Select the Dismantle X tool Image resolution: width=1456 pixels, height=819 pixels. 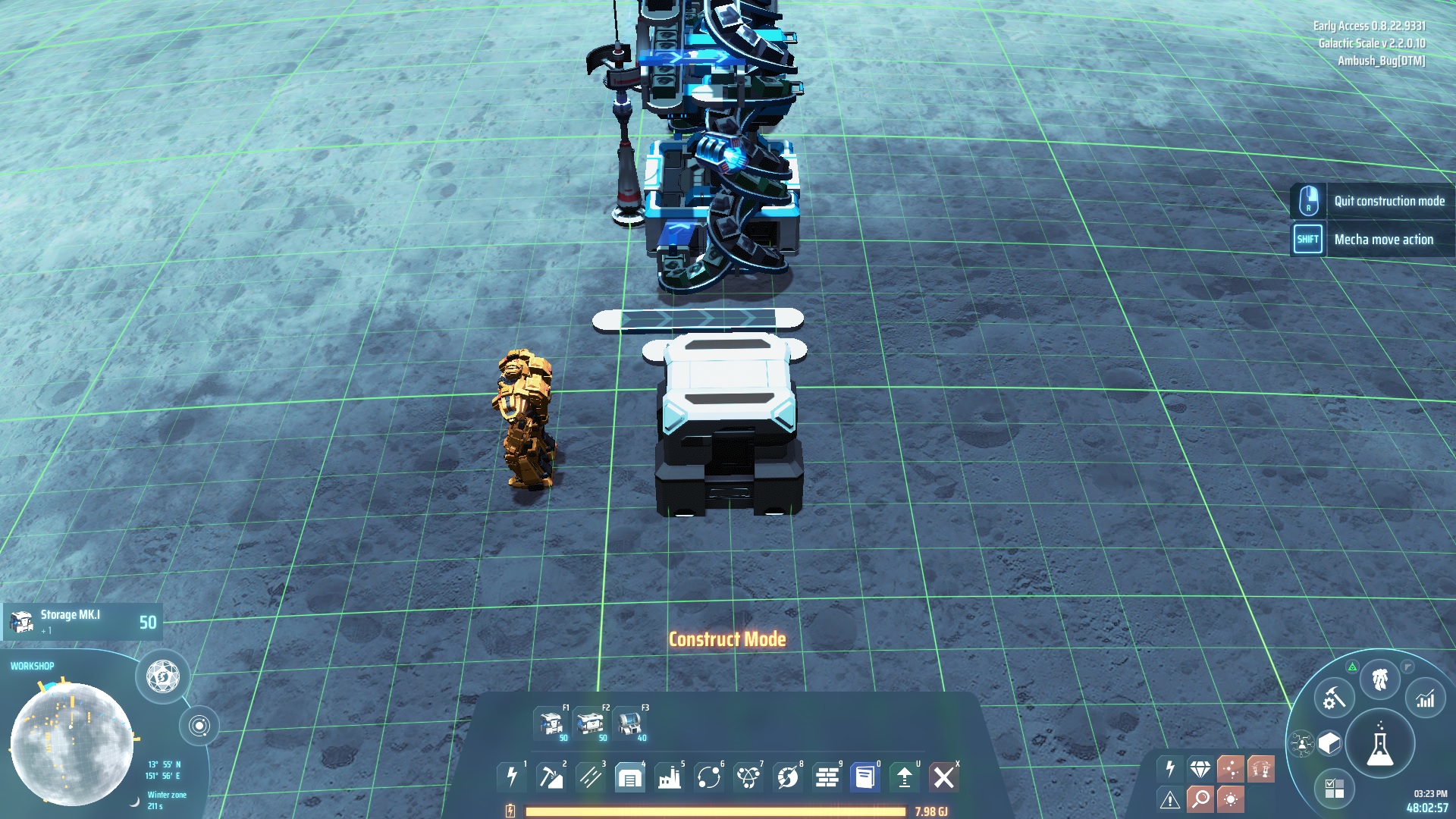coord(944,777)
